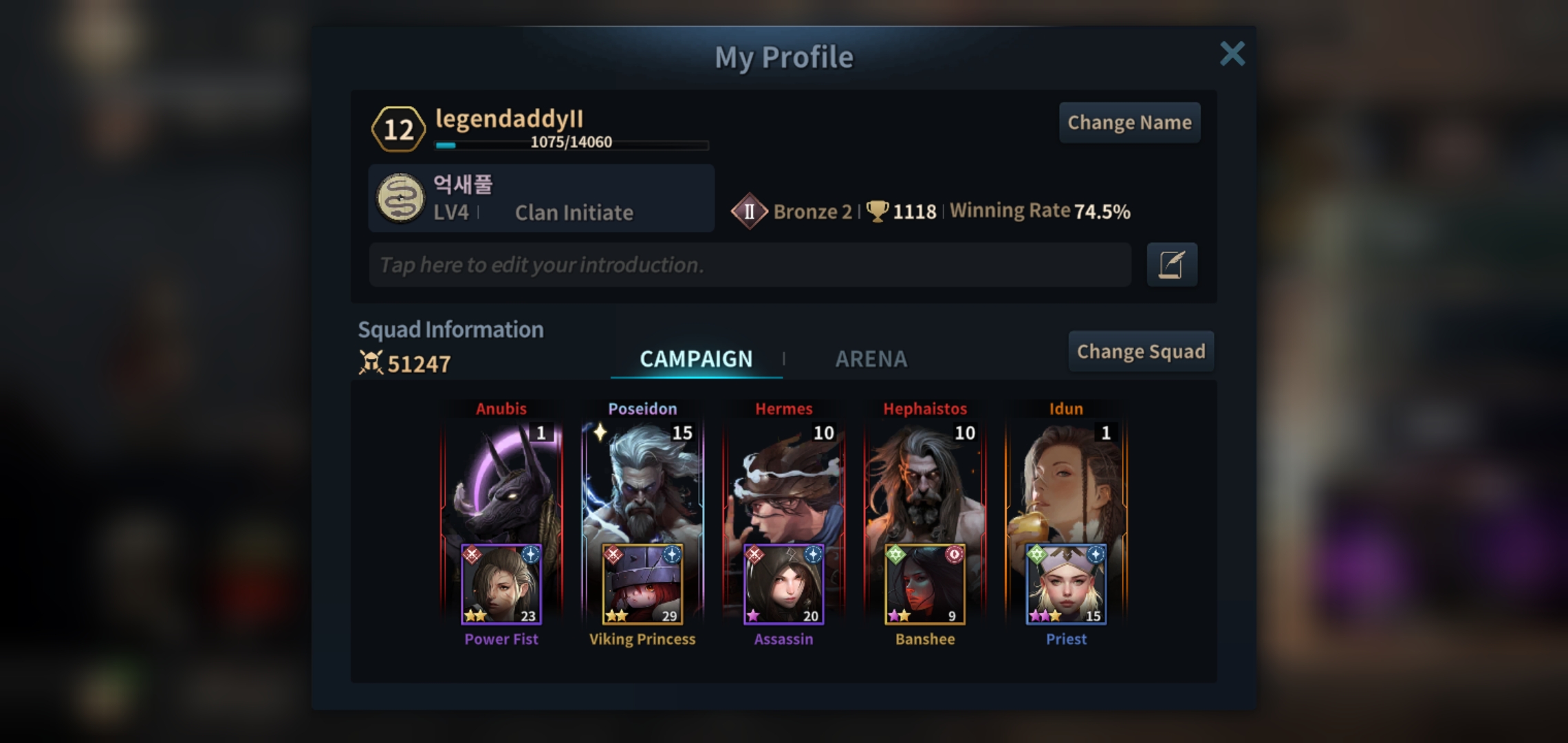The width and height of the screenshot is (1568, 743).
Task: View the Power Fist hero portrait
Action: click(501, 585)
